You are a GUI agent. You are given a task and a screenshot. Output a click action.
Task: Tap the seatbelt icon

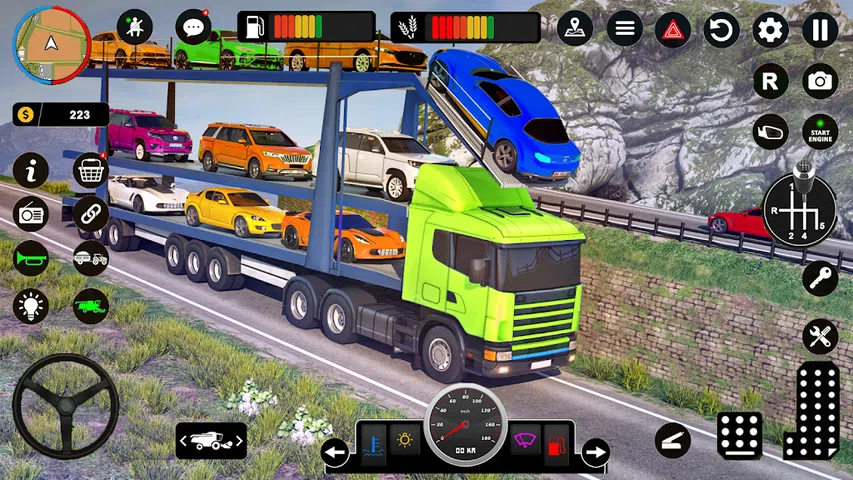(x=134, y=27)
